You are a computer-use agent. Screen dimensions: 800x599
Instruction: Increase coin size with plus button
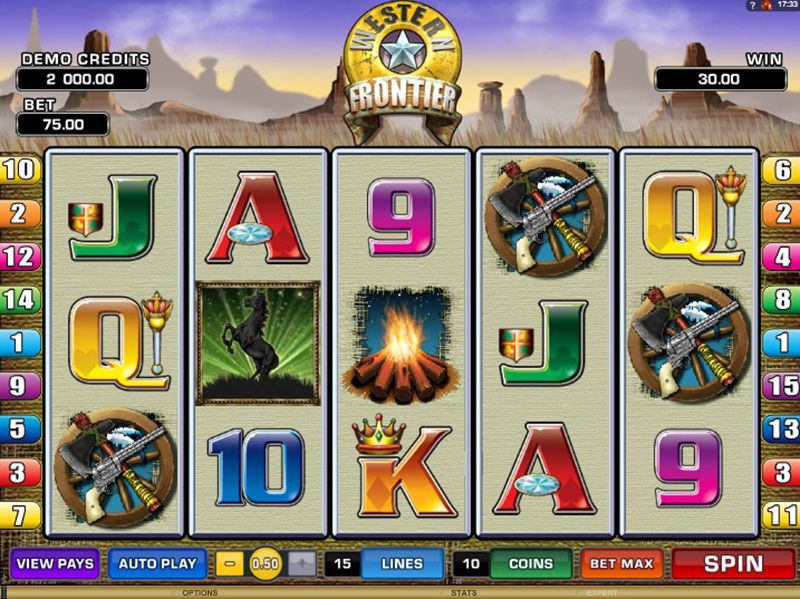pyautogui.click(x=302, y=564)
